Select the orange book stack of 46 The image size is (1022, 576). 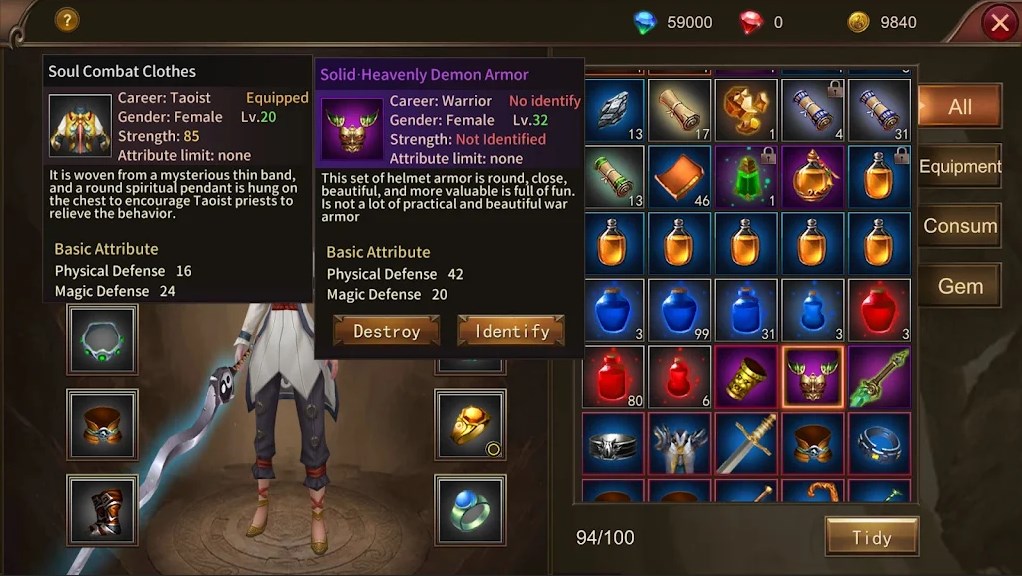tap(680, 176)
